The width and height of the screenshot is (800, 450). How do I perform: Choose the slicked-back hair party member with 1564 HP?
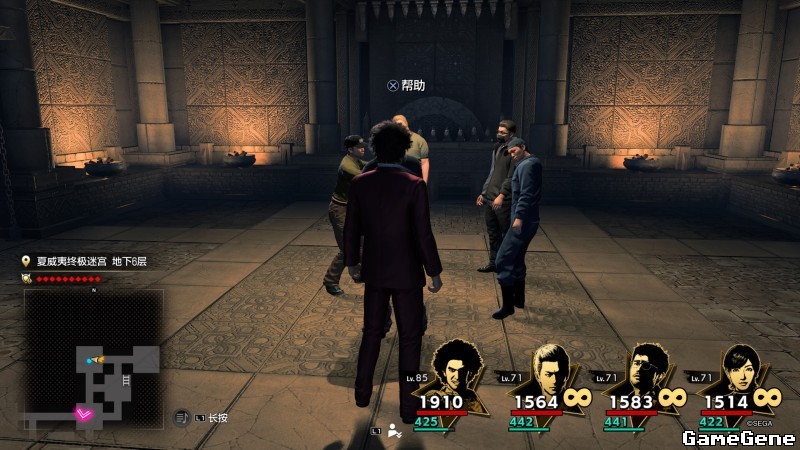point(552,368)
